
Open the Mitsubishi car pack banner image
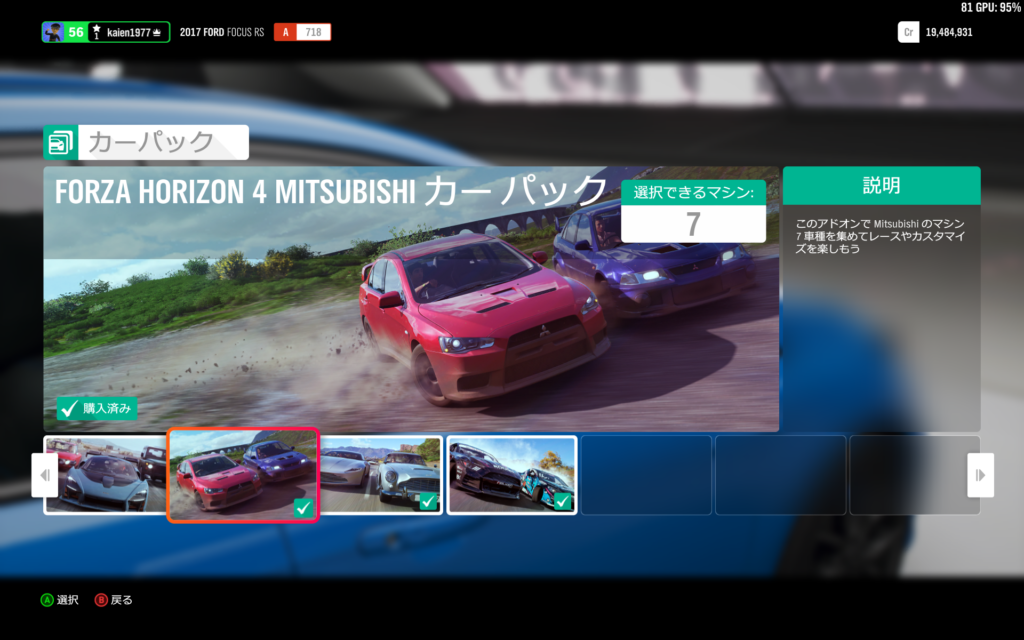(x=410, y=300)
